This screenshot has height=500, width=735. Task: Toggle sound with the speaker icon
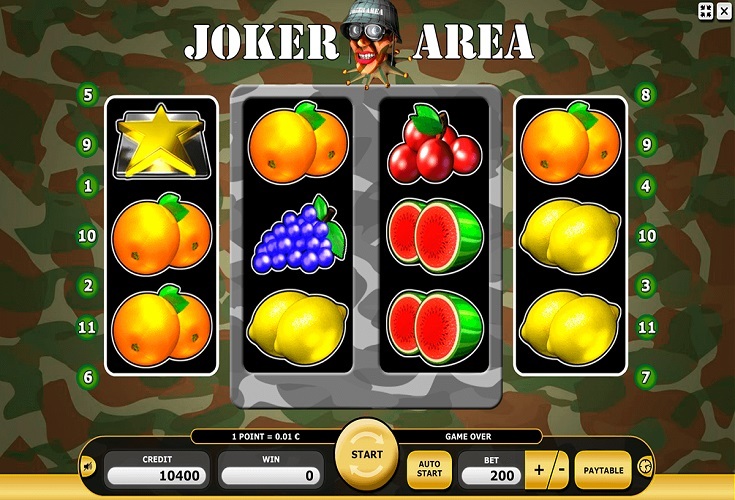(x=88, y=466)
